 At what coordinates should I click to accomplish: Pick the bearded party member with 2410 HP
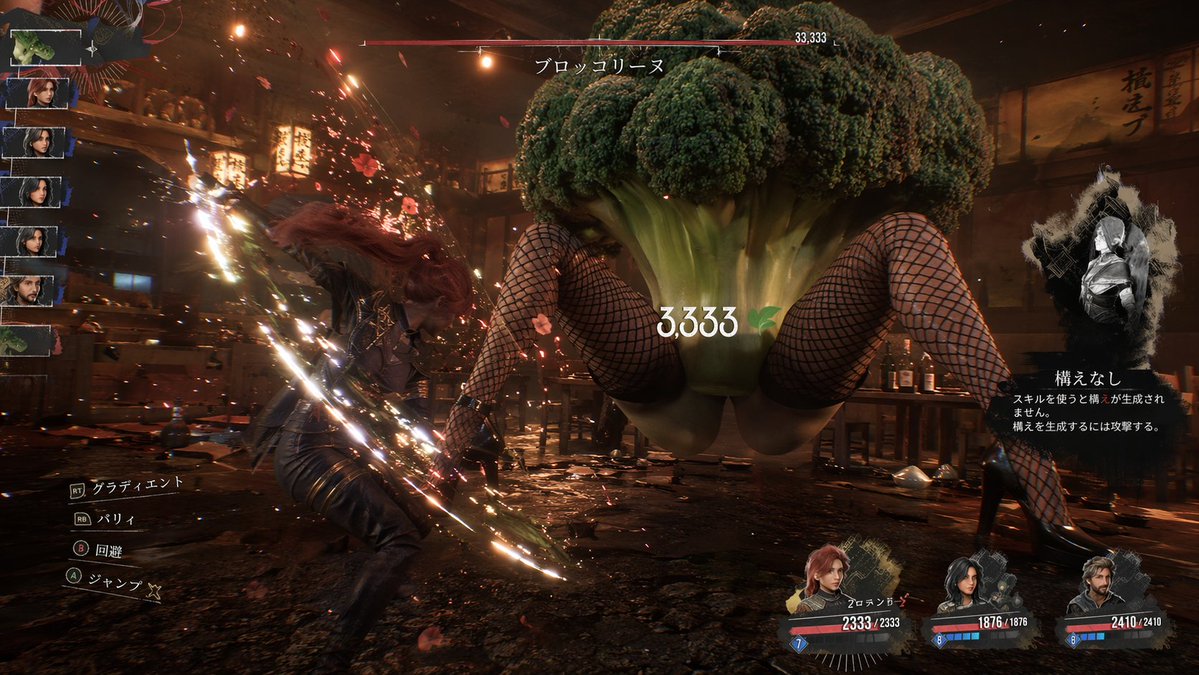tap(1093, 585)
